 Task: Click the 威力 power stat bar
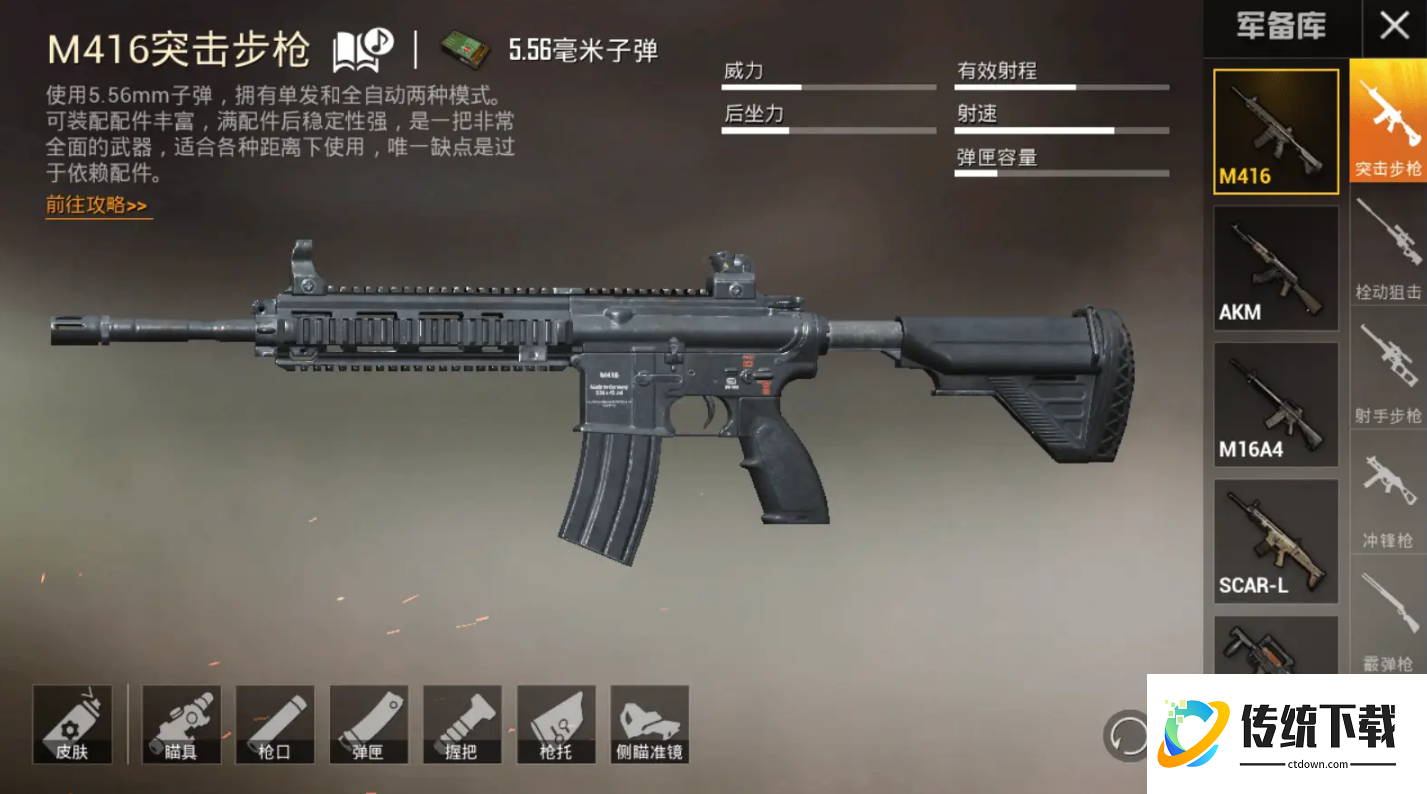828,85
